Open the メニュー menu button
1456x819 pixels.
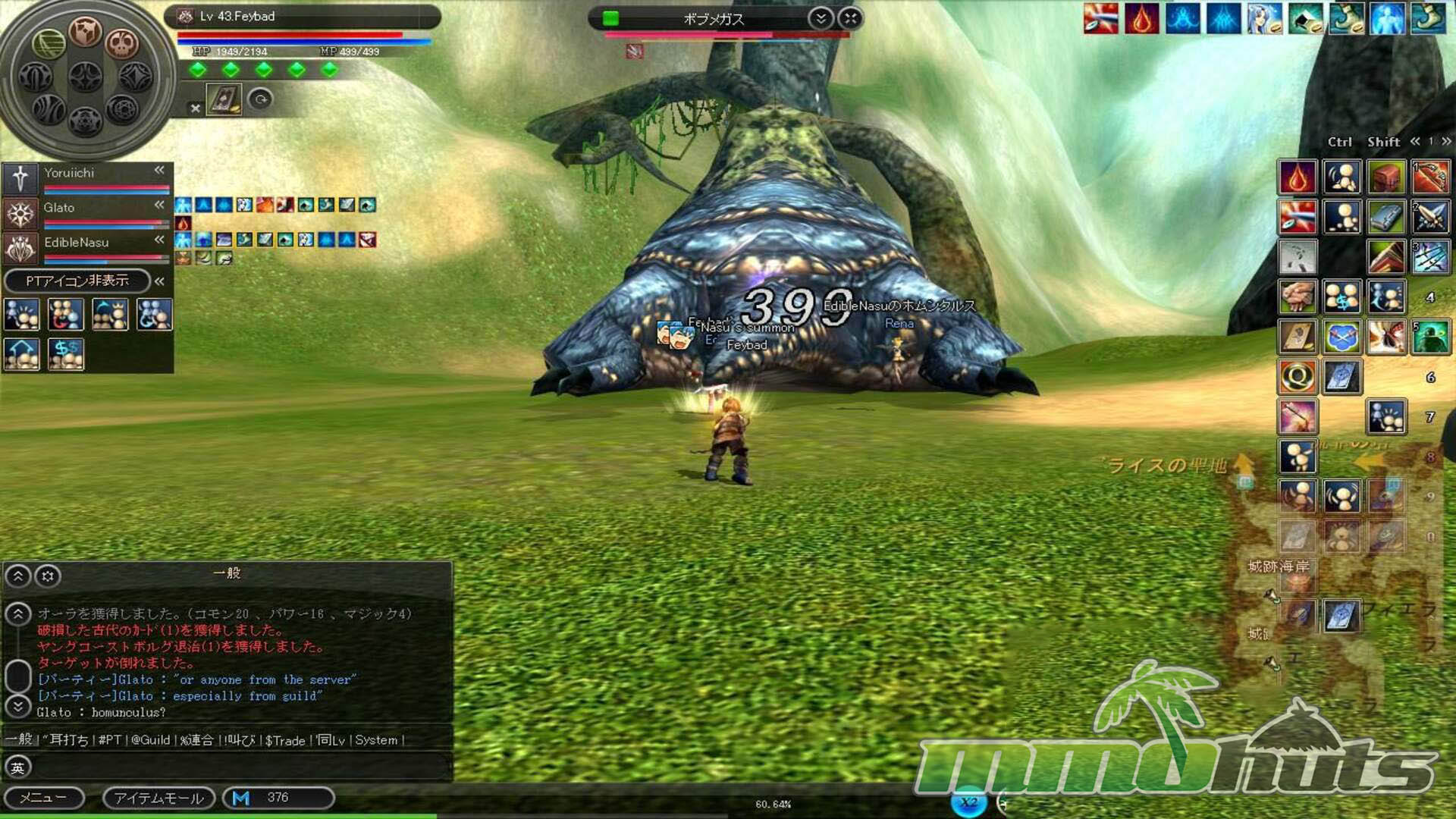[x=43, y=798]
